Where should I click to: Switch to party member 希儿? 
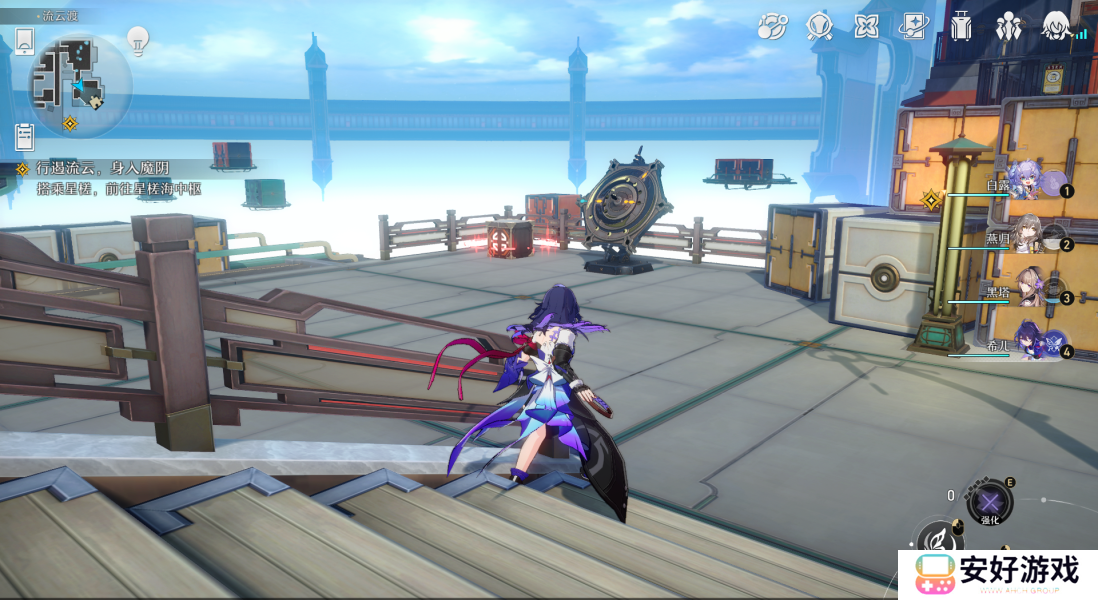coord(1028,343)
